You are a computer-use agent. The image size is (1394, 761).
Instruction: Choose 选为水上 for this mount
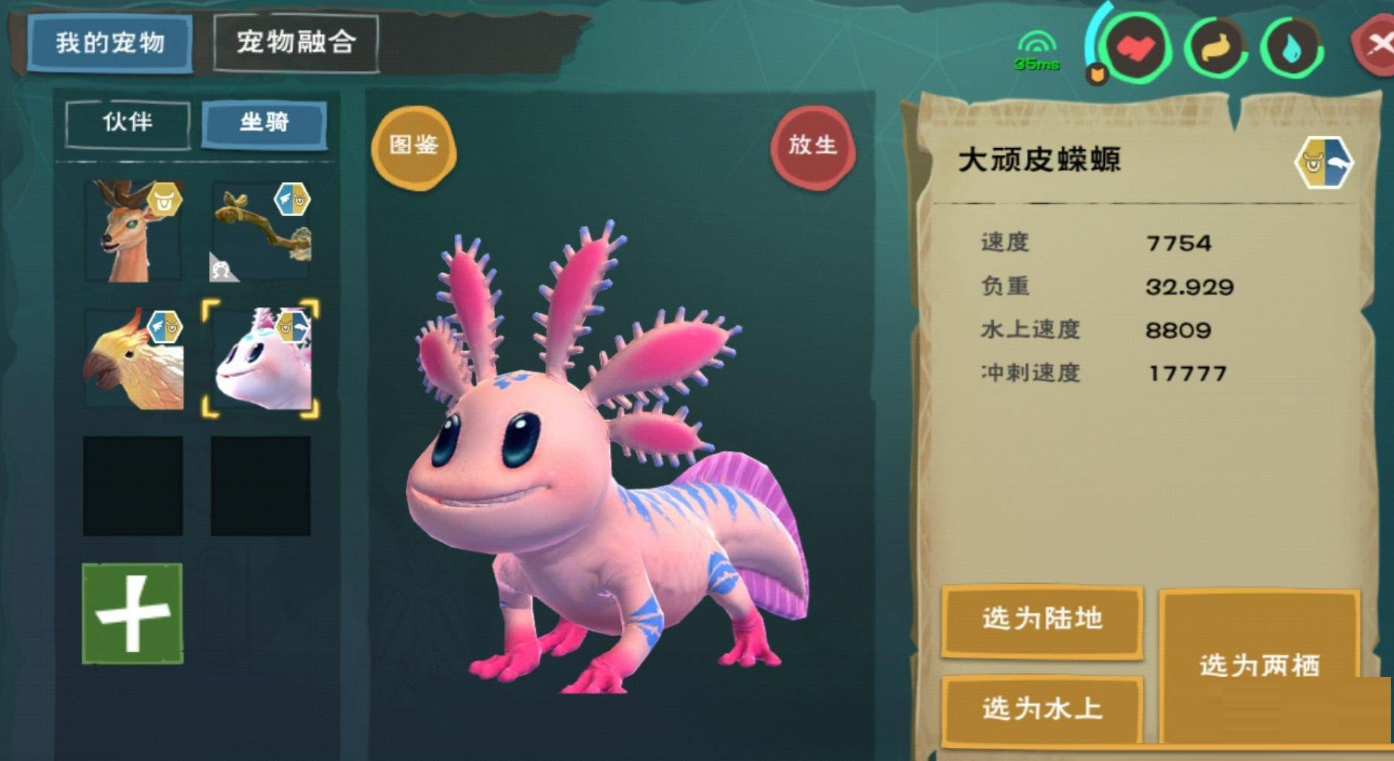click(x=1042, y=709)
